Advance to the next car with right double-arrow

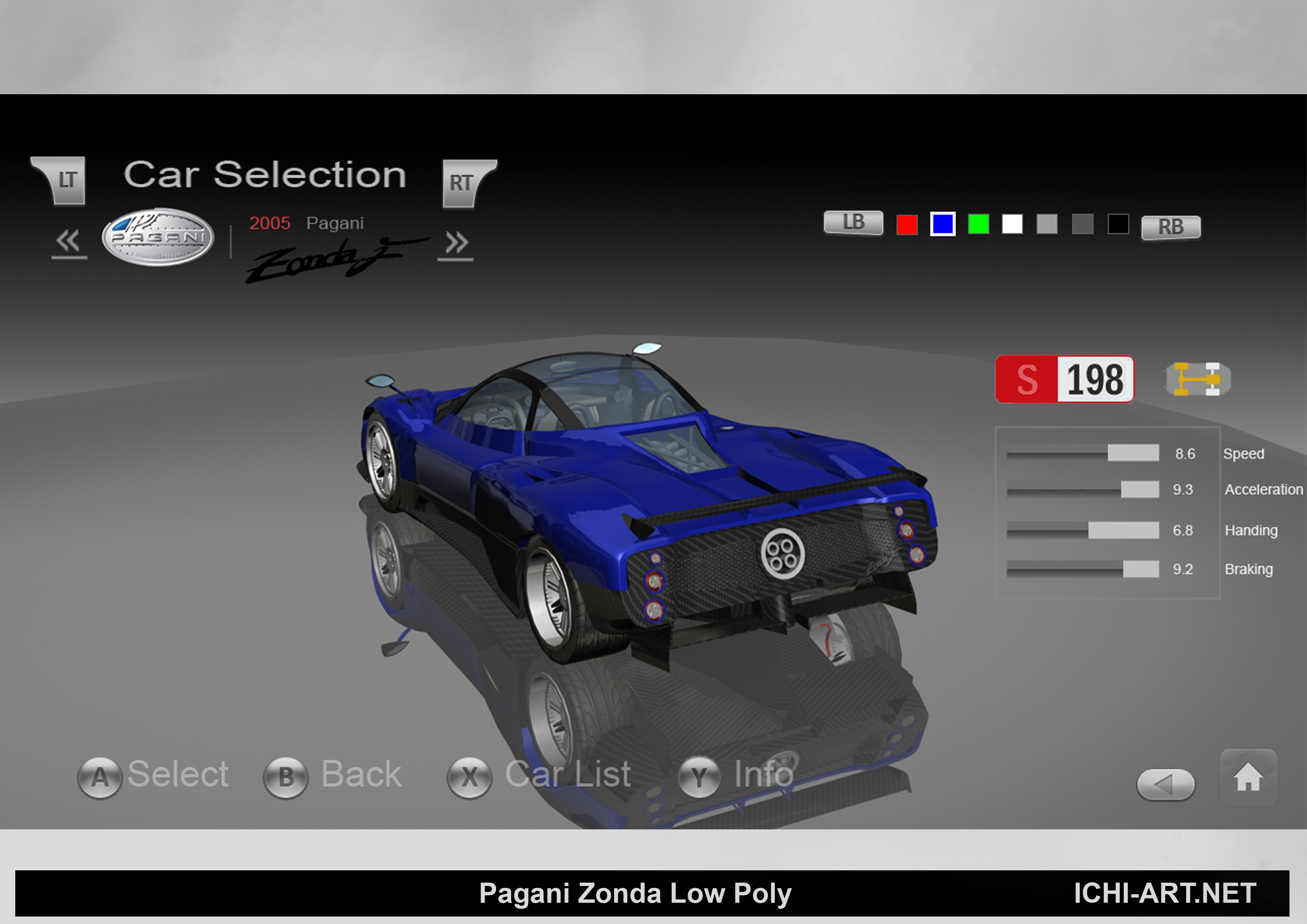point(456,244)
